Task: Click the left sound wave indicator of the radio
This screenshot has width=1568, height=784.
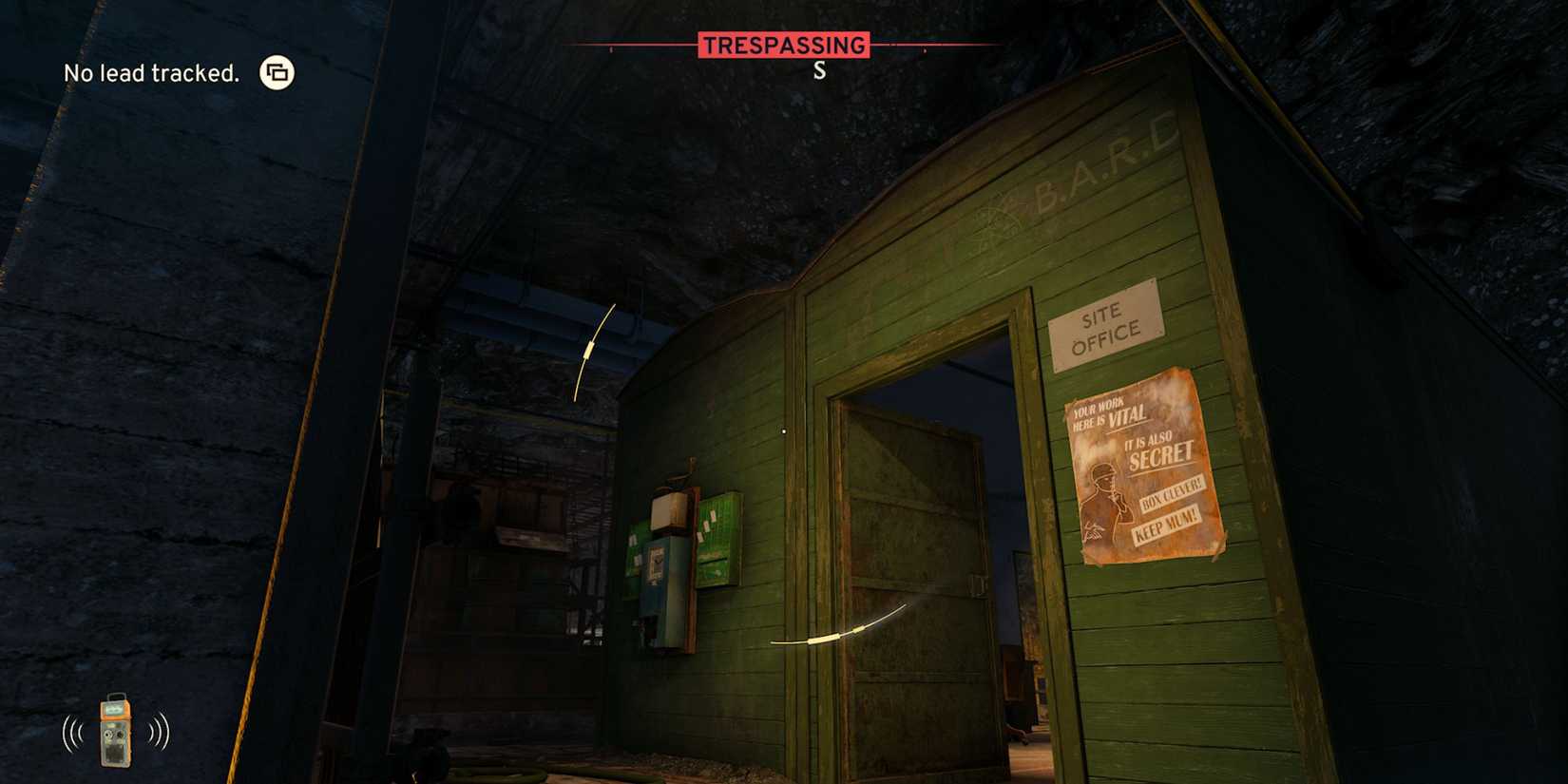Action: click(x=70, y=732)
